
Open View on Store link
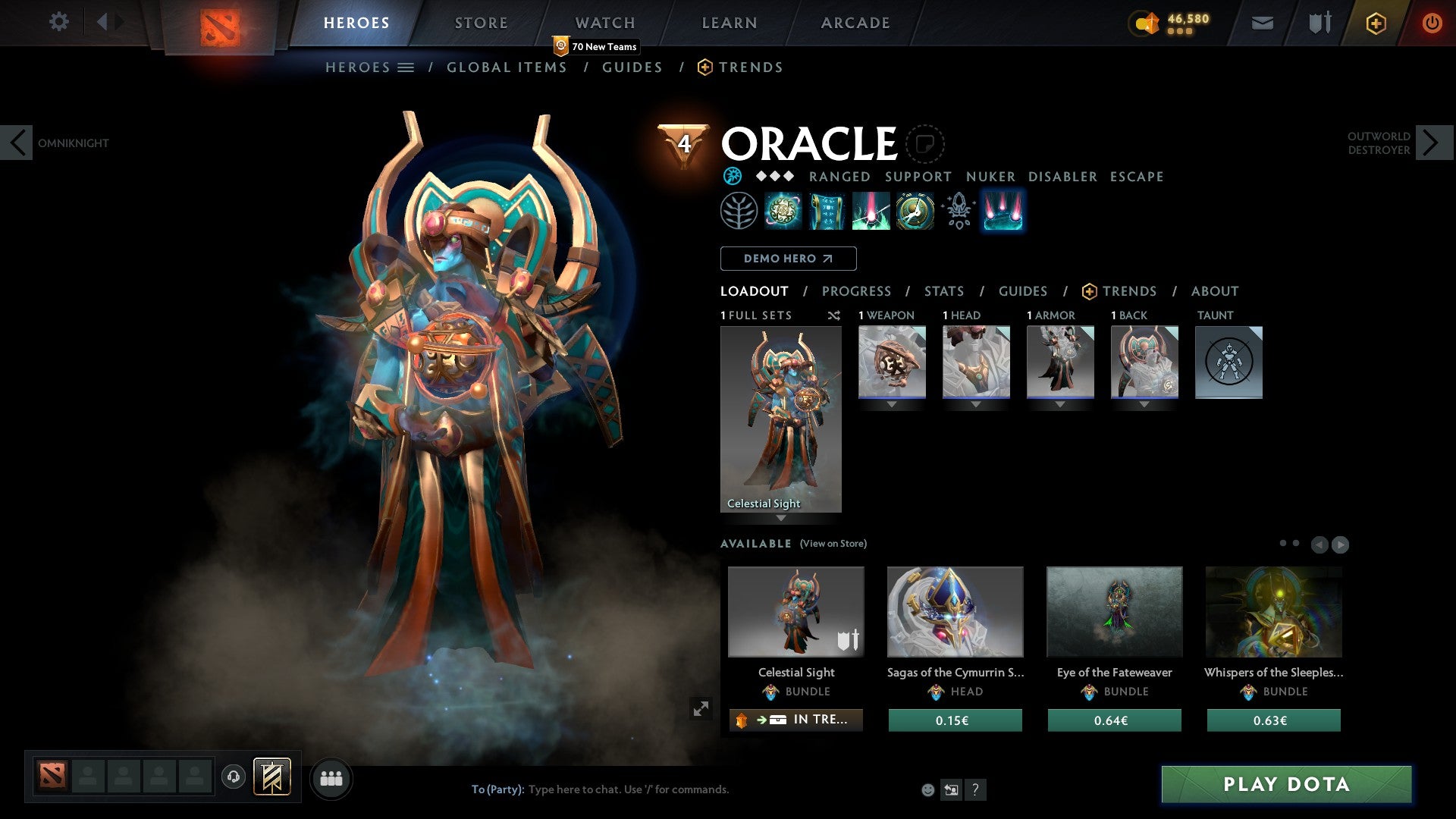[832, 544]
